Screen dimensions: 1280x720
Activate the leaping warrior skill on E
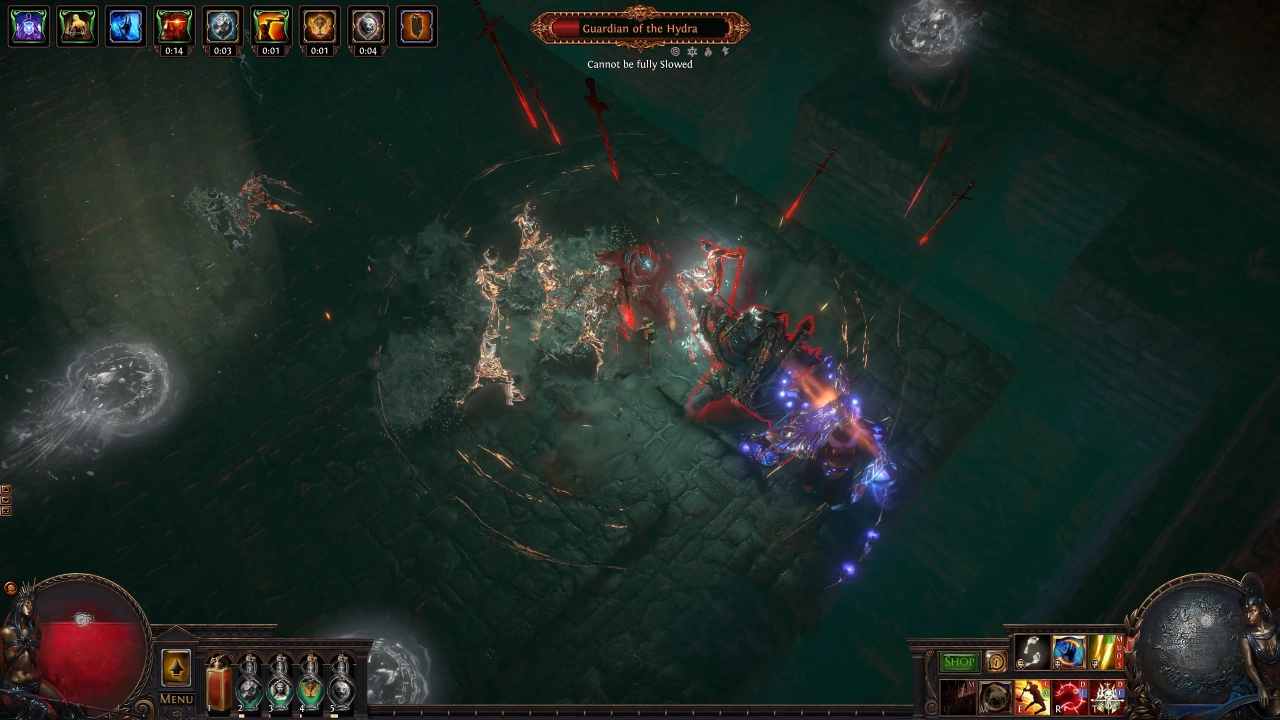(x=1032, y=697)
